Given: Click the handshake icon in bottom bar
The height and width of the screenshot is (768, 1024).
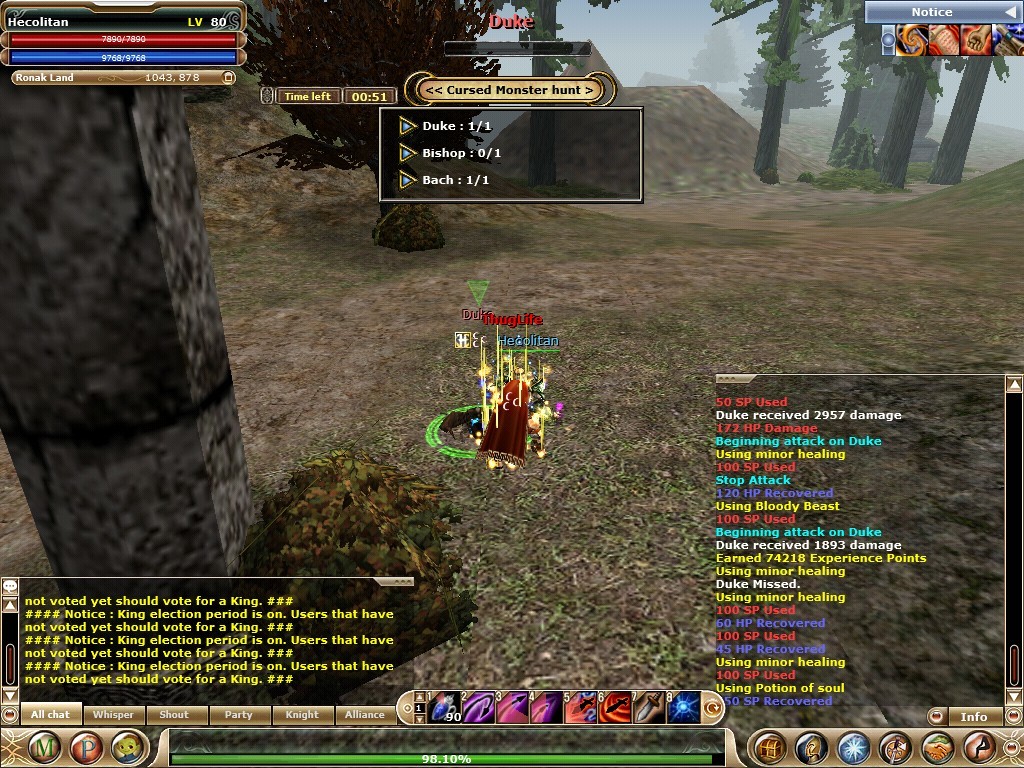Looking at the screenshot, I should tap(937, 747).
